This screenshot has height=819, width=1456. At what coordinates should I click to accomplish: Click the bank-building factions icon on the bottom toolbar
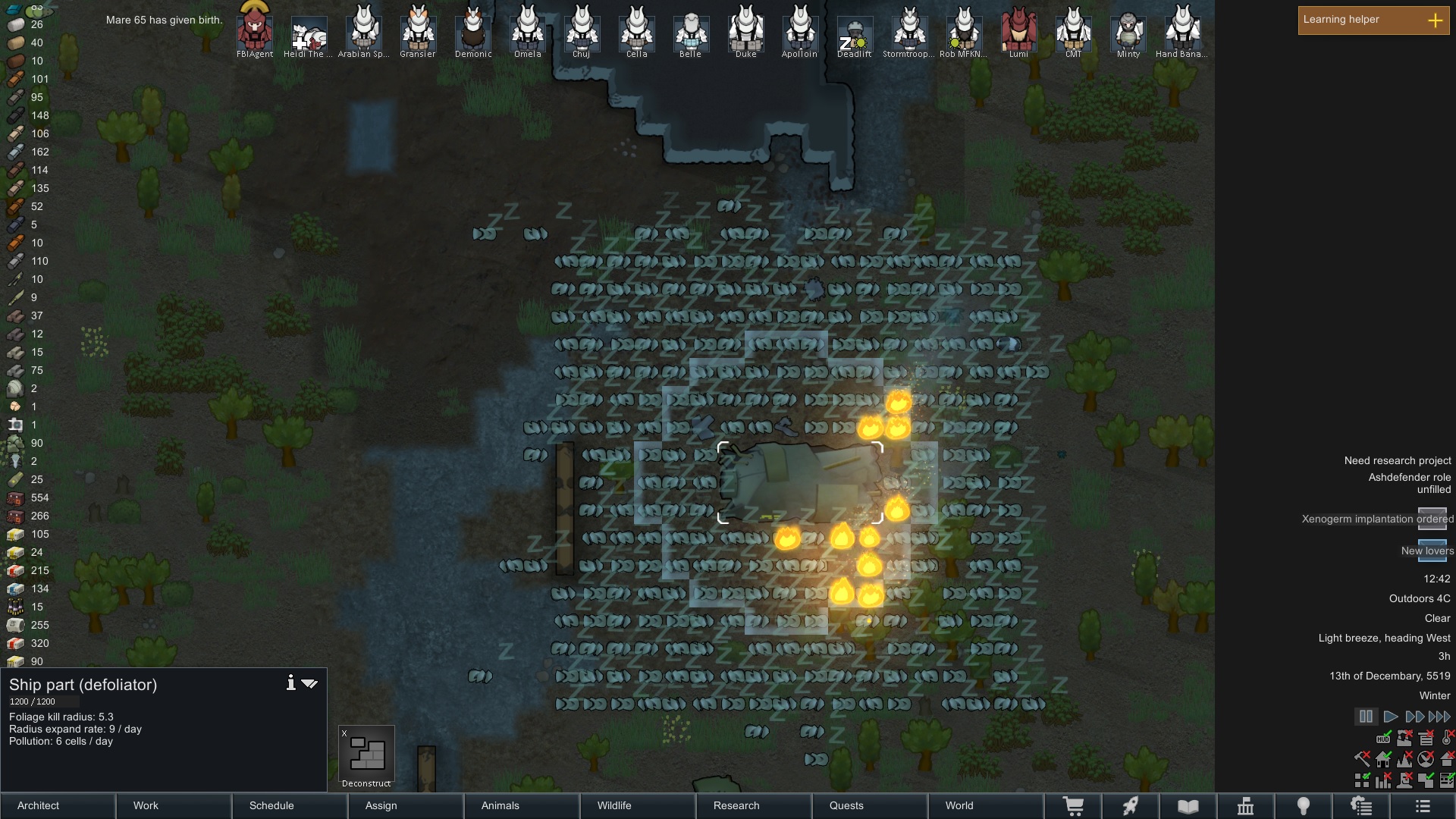pyautogui.click(x=1246, y=806)
